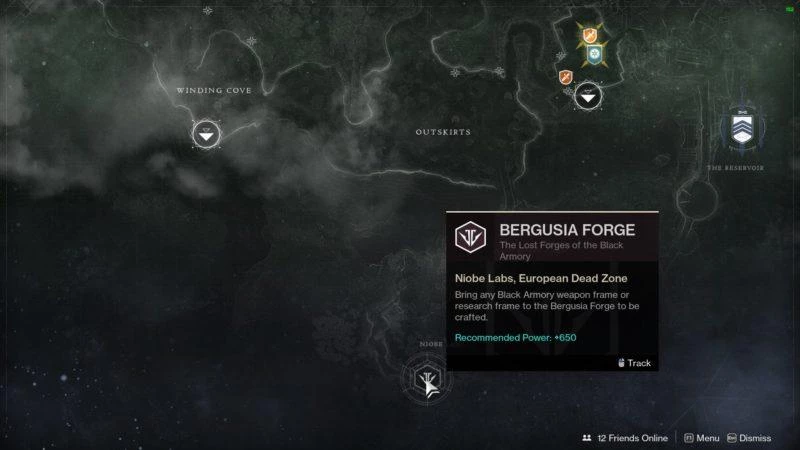
Task: Select the Winding Cove landing zone marker
Action: 205,132
